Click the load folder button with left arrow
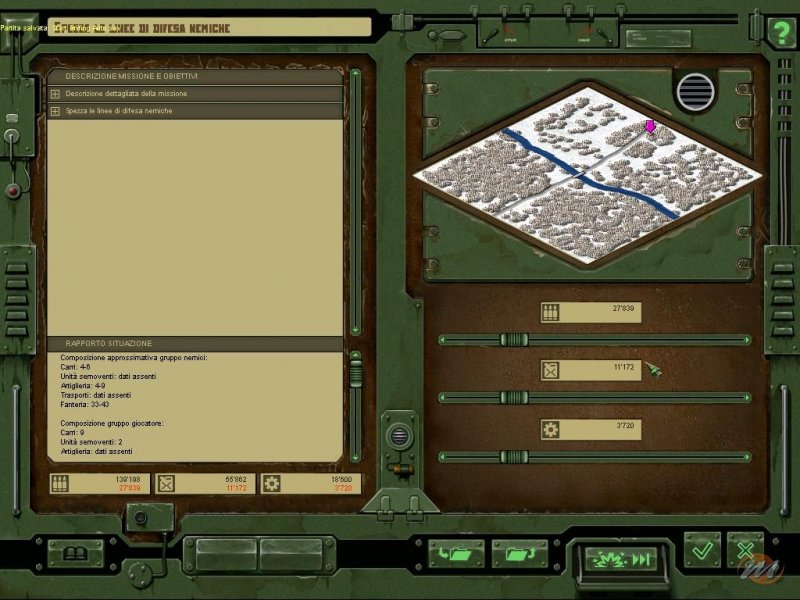800x600 pixels. 456,553
